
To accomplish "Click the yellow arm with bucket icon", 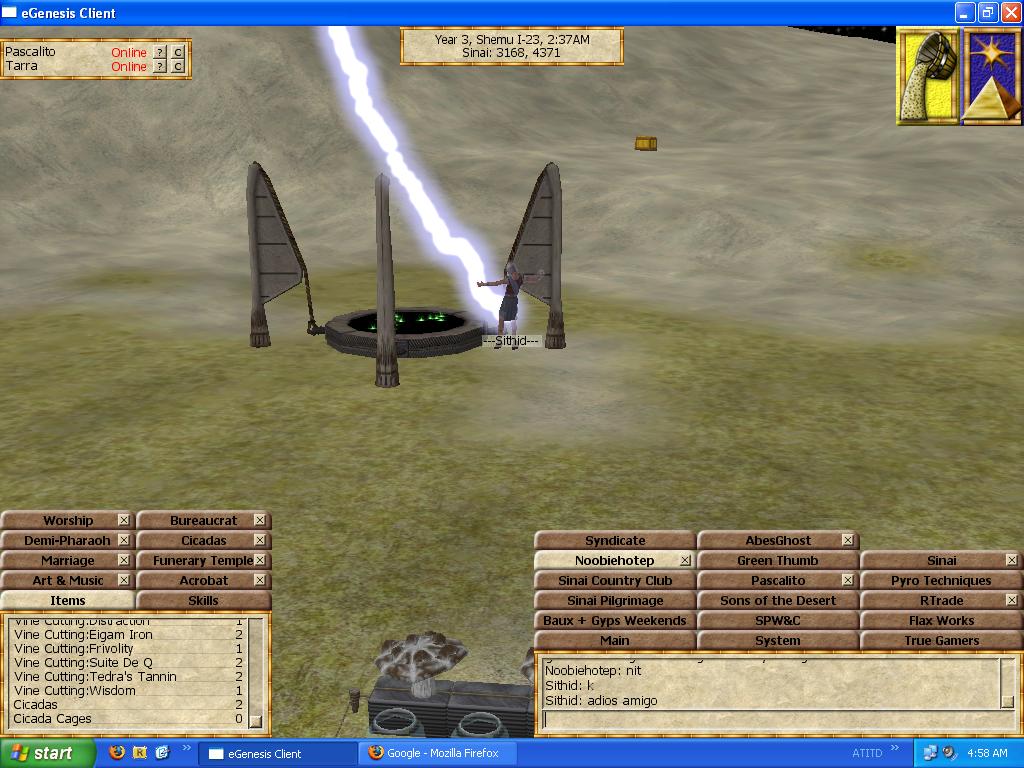I will point(927,76).
